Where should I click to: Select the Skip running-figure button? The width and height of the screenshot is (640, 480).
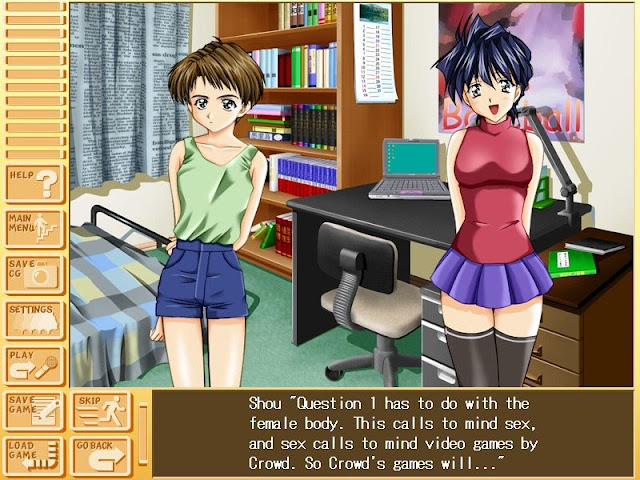tap(100, 410)
